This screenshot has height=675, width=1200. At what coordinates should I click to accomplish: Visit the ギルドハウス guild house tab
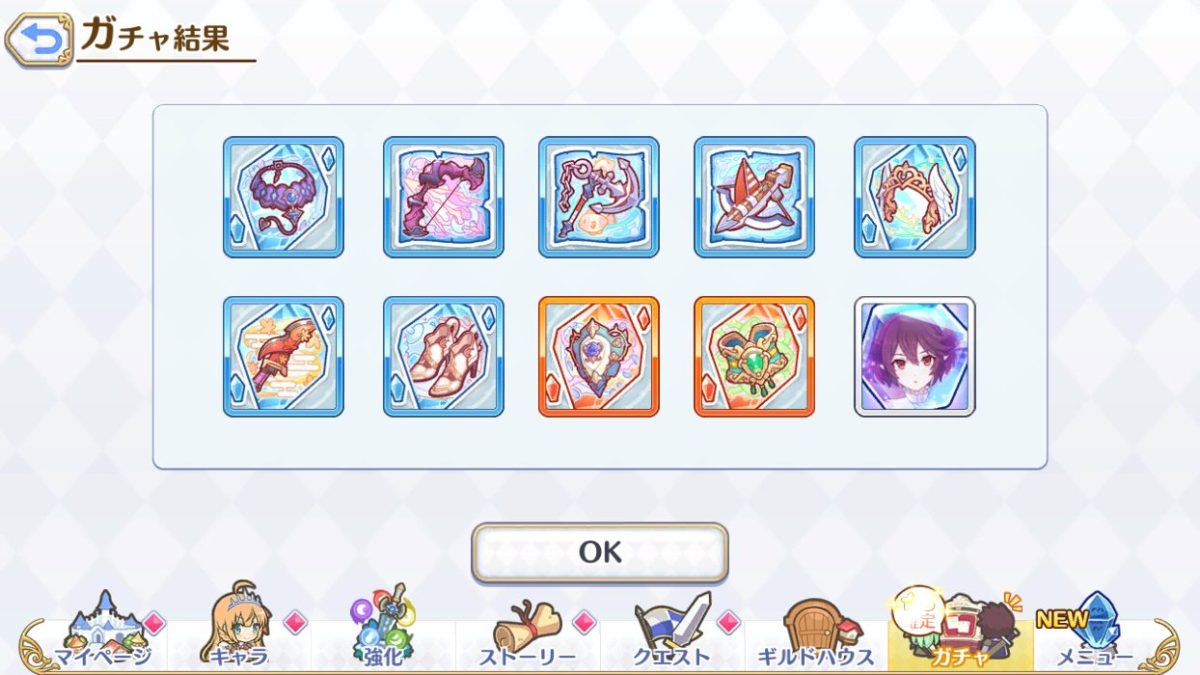[815, 634]
